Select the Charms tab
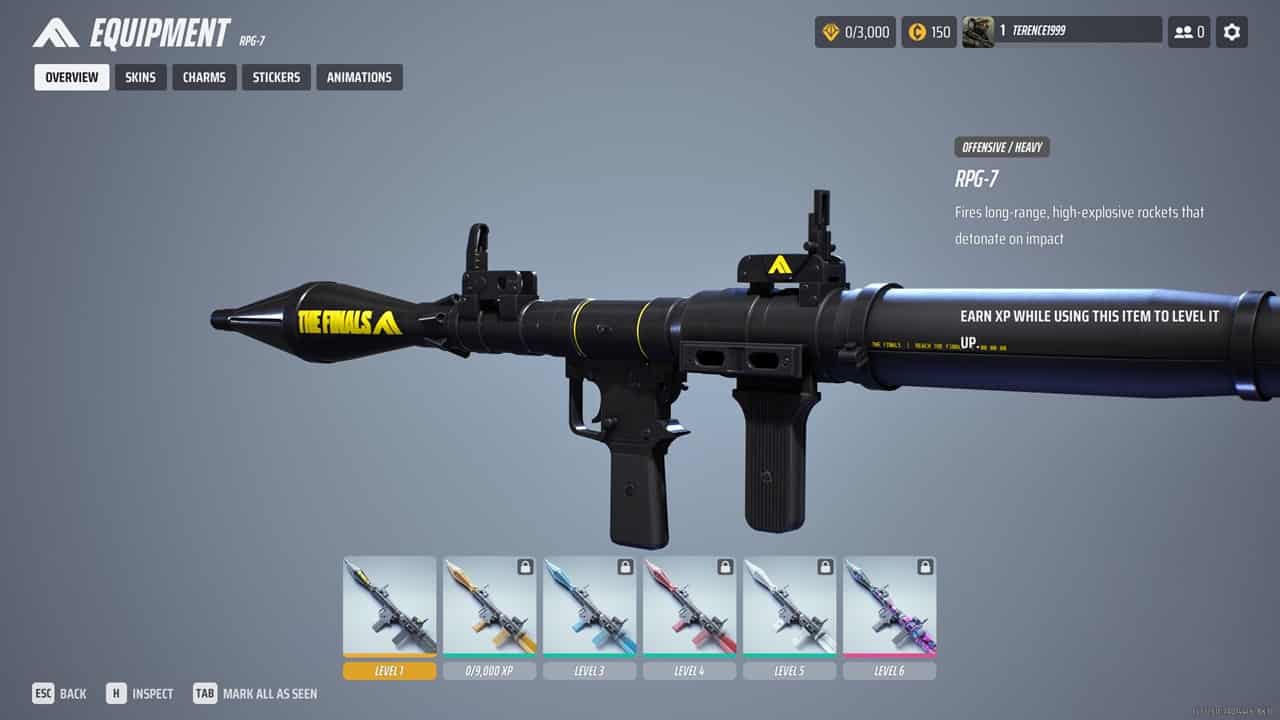 (x=204, y=77)
